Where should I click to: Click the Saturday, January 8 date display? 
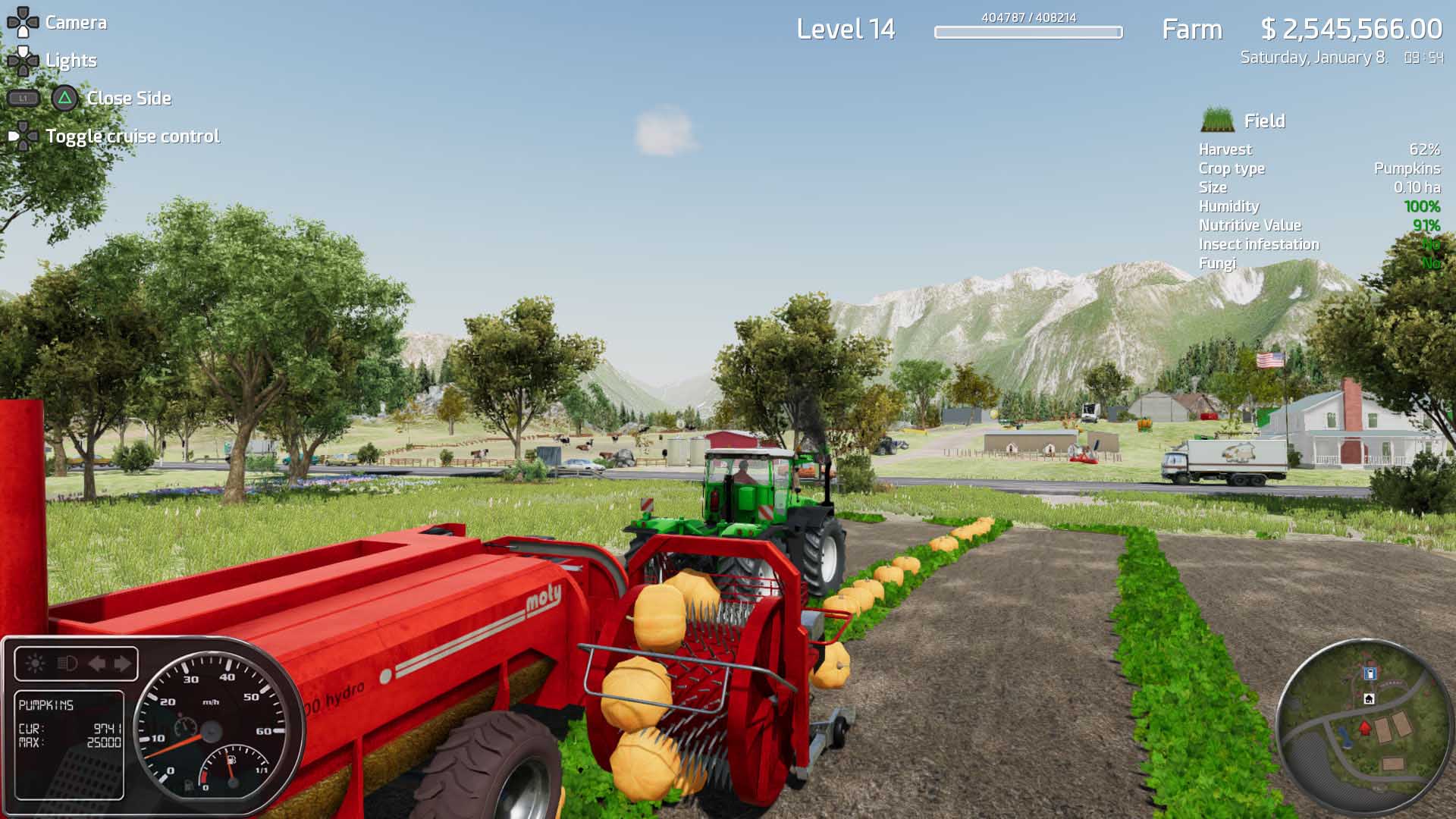[x=1313, y=56]
